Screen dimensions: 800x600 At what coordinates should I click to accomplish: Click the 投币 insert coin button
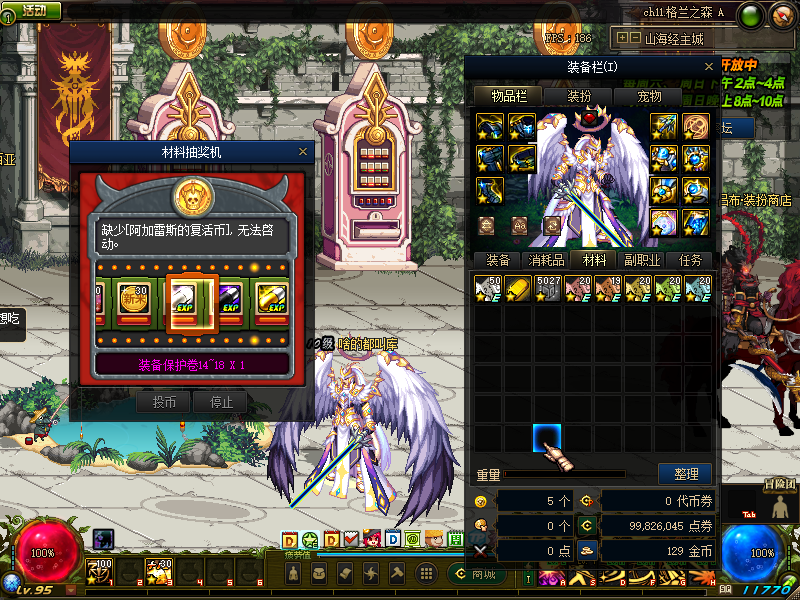[163, 402]
